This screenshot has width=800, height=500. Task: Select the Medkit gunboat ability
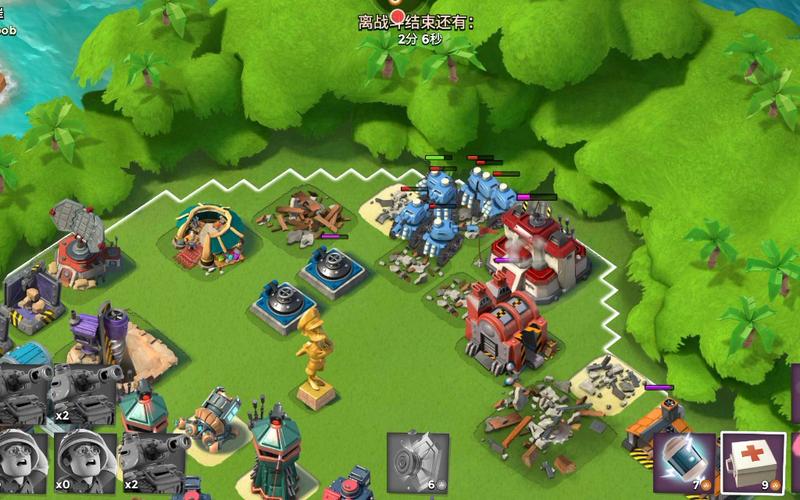pyautogui.click(x=753, y=463)
